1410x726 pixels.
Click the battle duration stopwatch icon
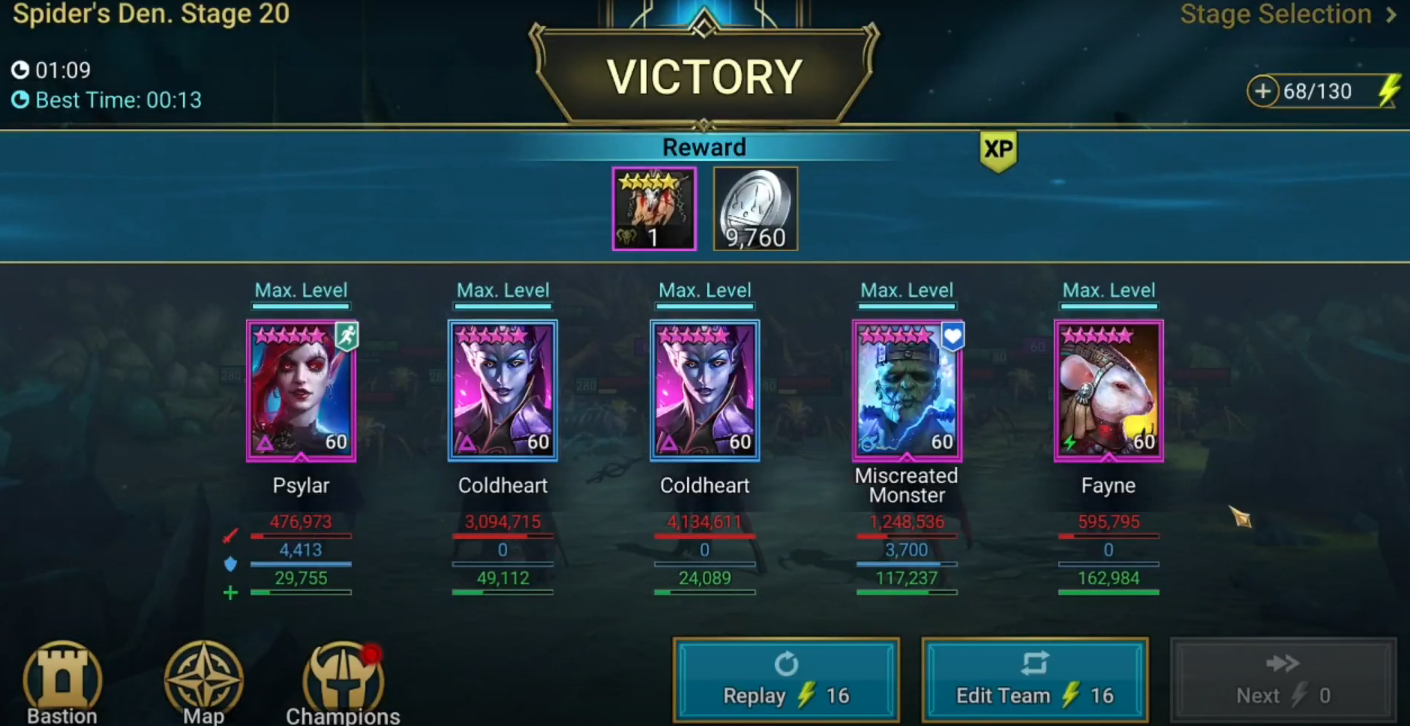(x=22, y=70)
